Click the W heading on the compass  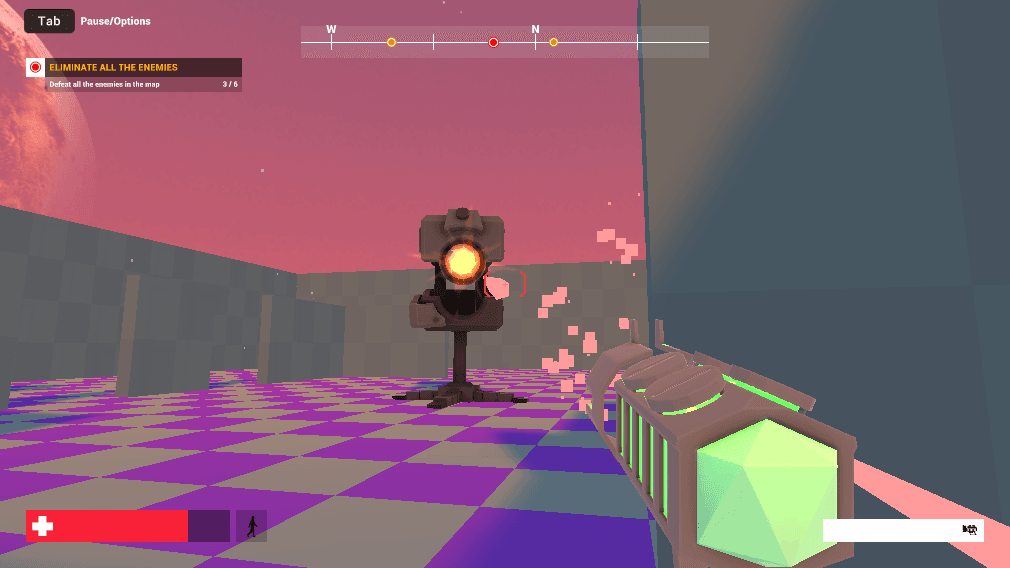pos(331,30)
